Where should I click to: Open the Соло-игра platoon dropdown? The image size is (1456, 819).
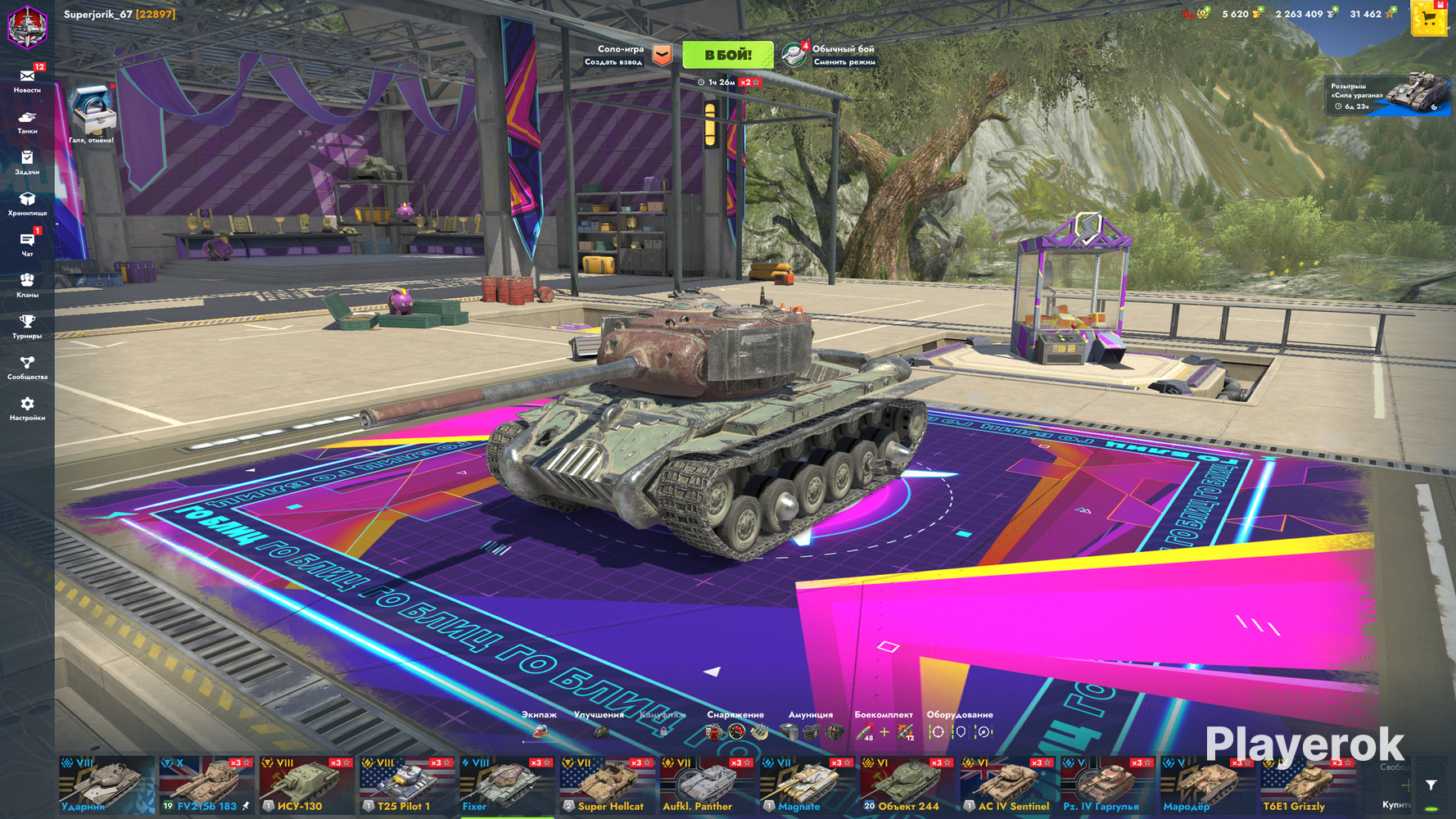click(x=662, y=55)
